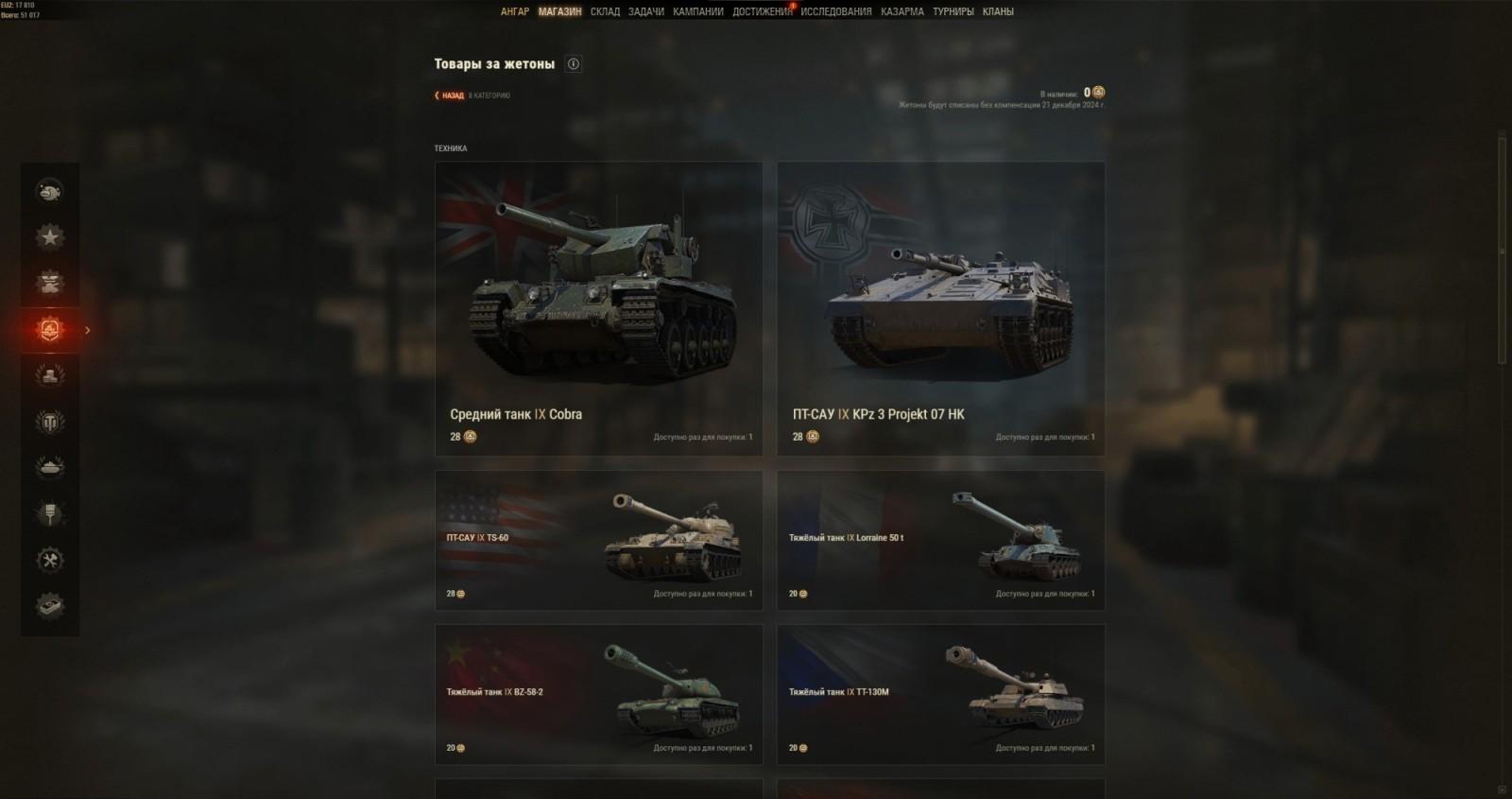This screenshot has height=799, width=1512.
Task: Select the medal category icon below the red one
Action: [51, 374]
